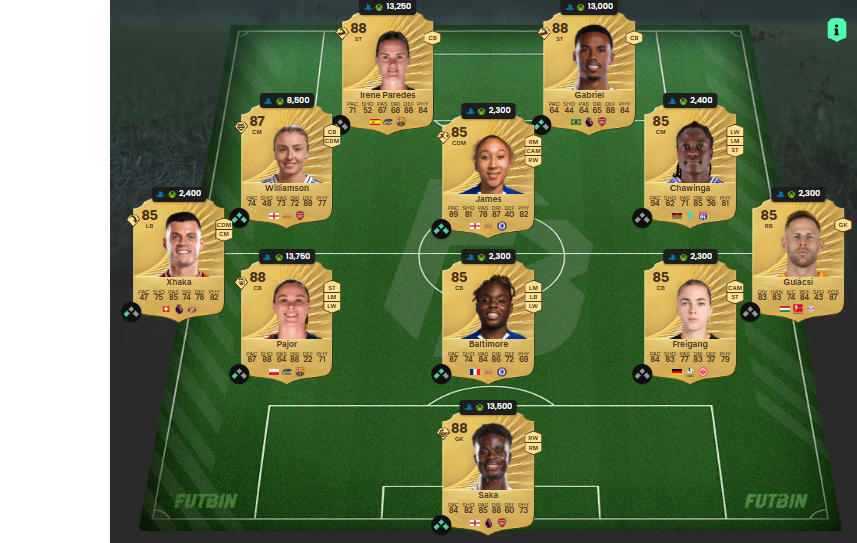Image resolution: width=857 pixels, height=543 pixels.
Task: Click the chemistry icon beside Saka's card
Action: click(x=441, y=525)
